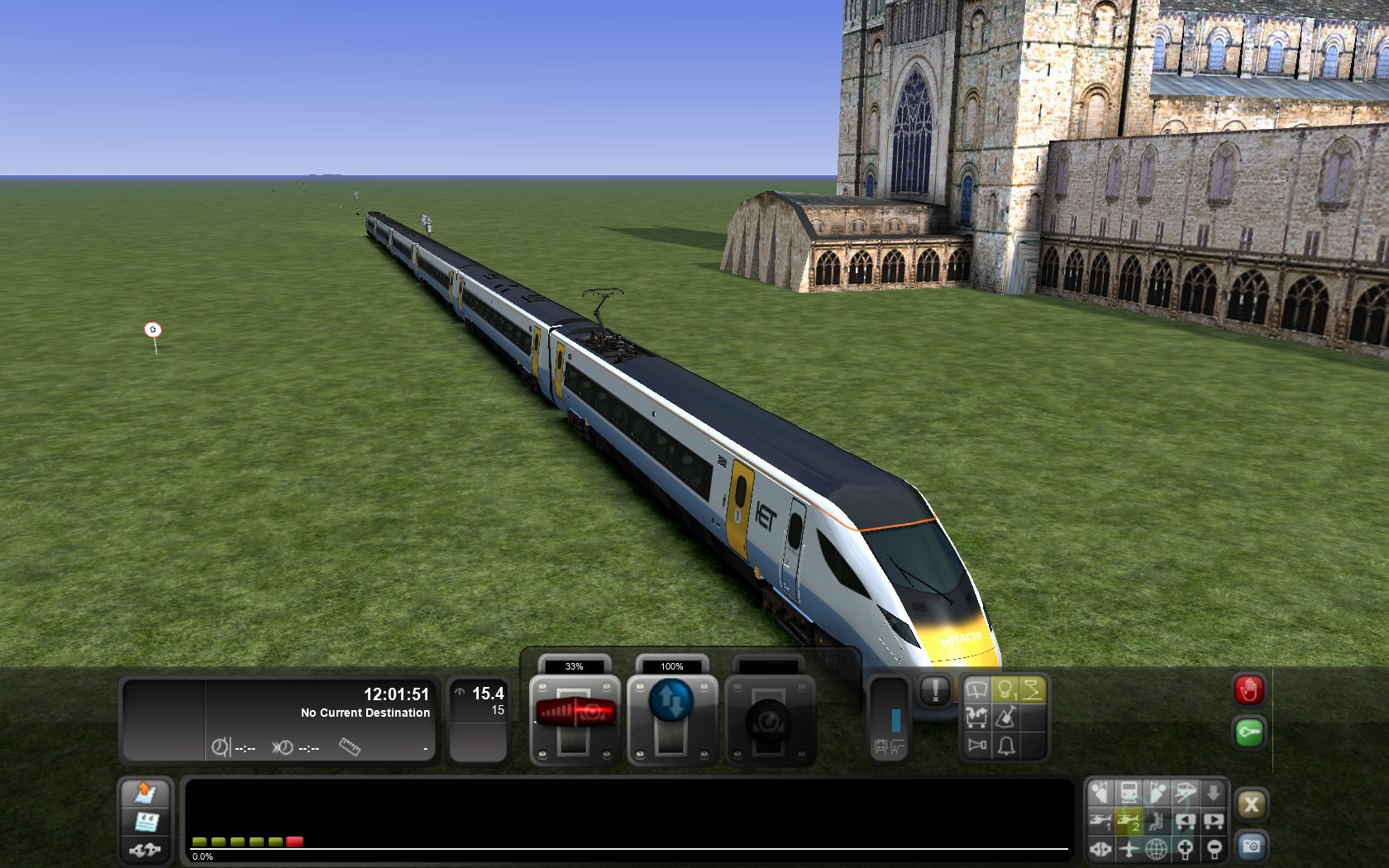Toggle the headlights bulb icon

[1005, 690]
